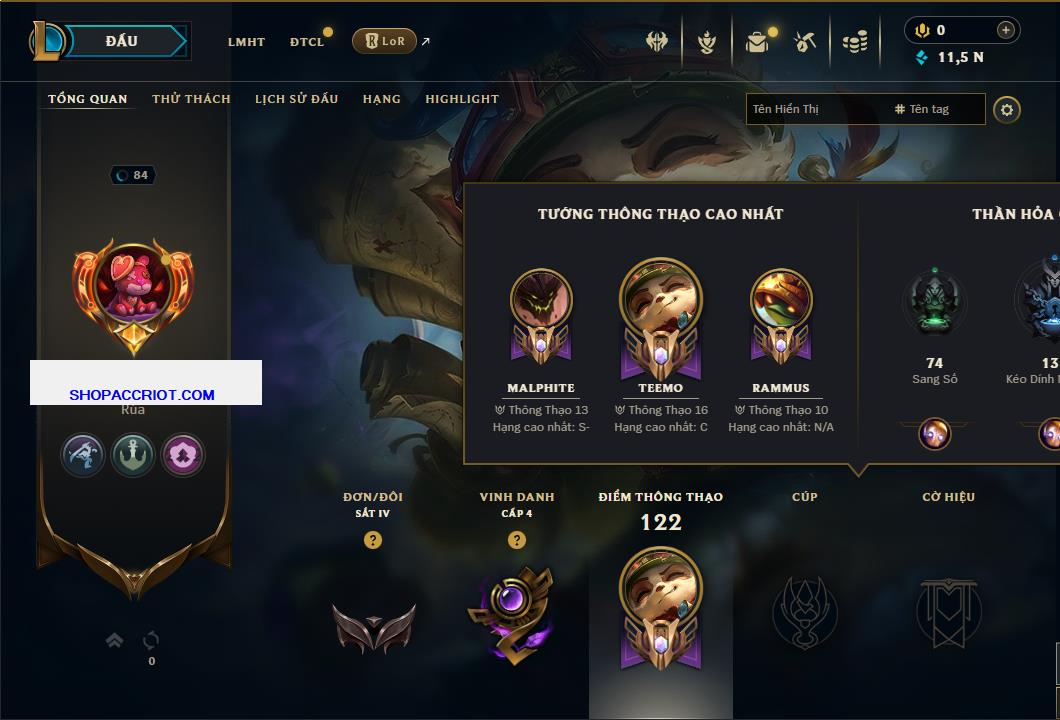Click the Đơn/Đôi rank help icon
The image size is (1060, 720).
(x=373, y=540)
